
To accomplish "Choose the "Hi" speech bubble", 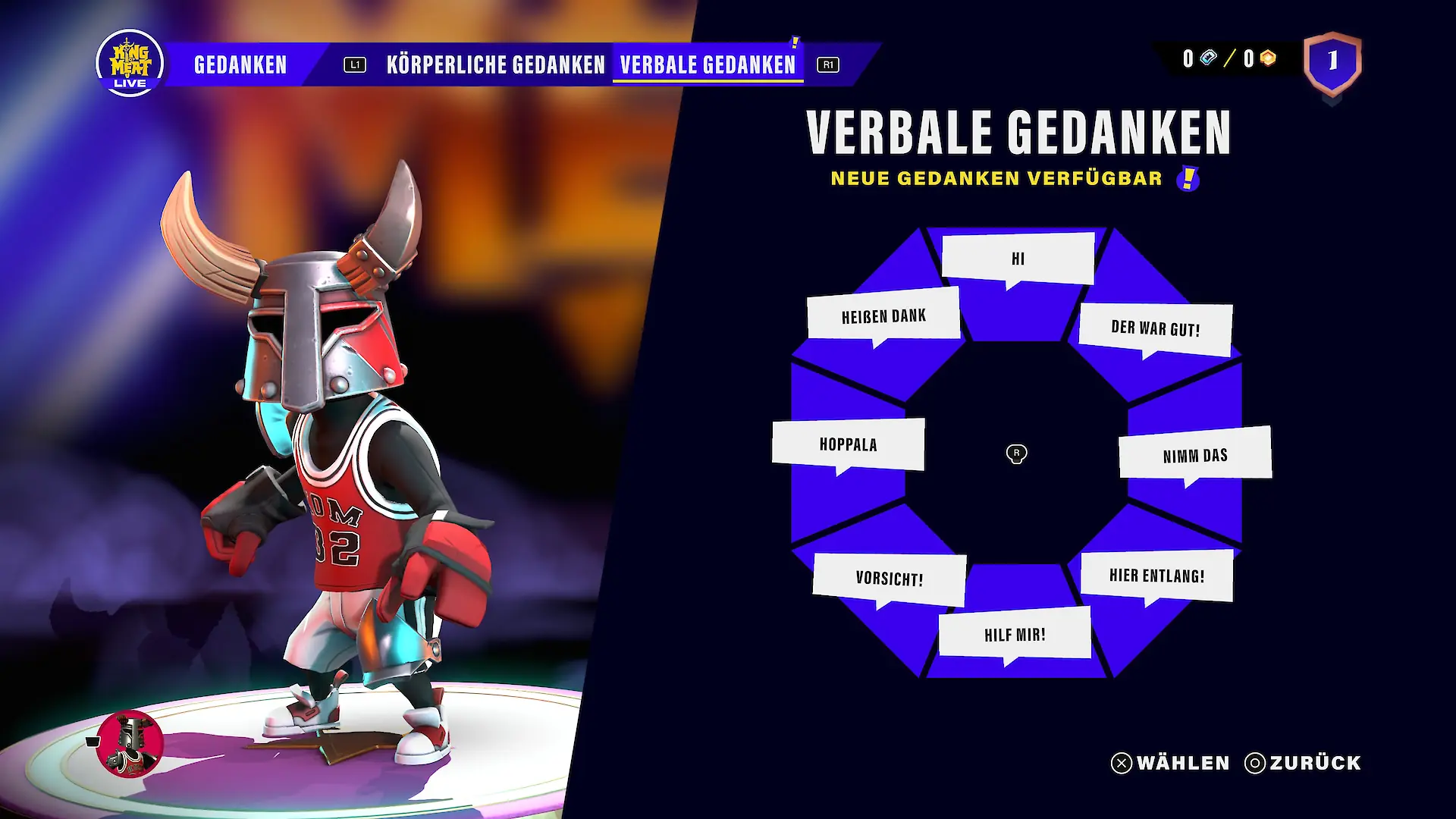I will (1018, 259).
